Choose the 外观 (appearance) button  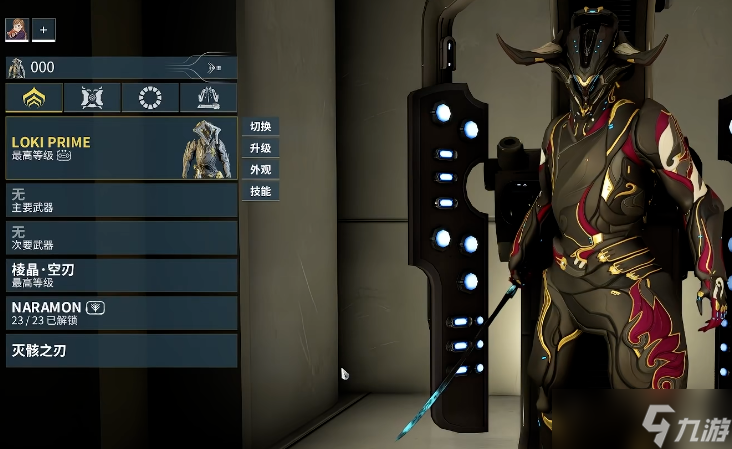(260, 169)
